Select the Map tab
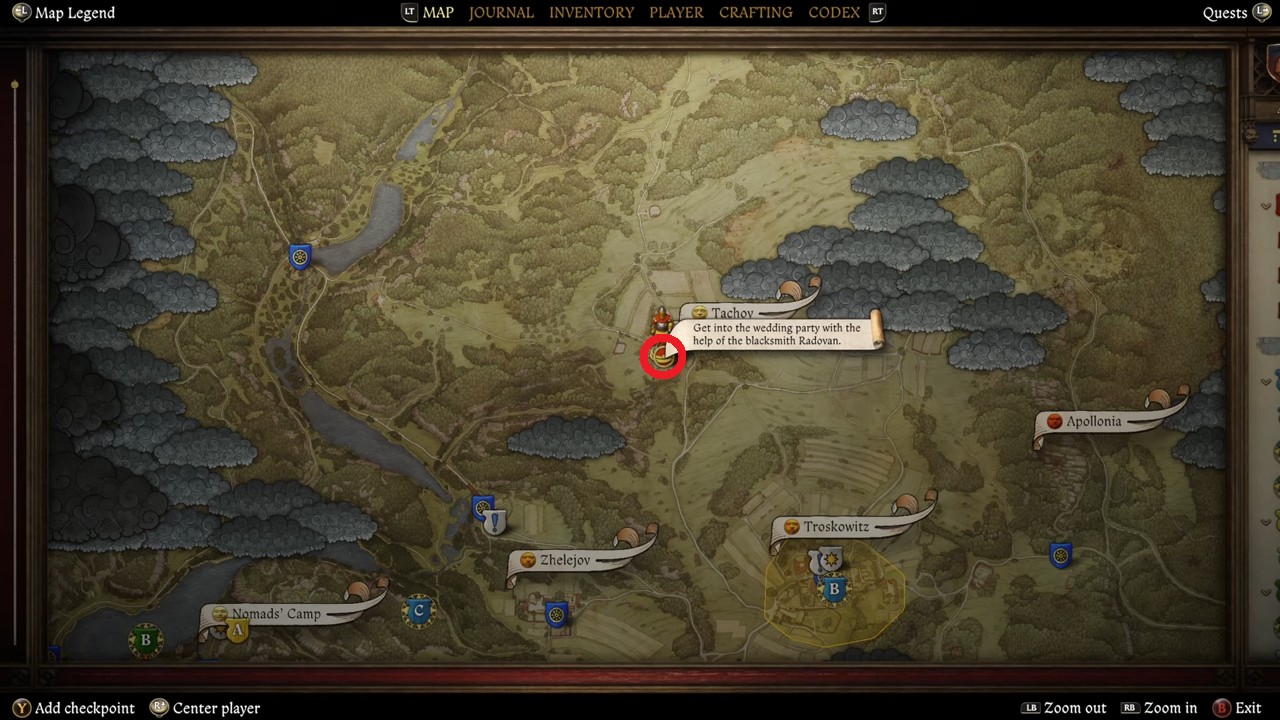 point(438,13)
